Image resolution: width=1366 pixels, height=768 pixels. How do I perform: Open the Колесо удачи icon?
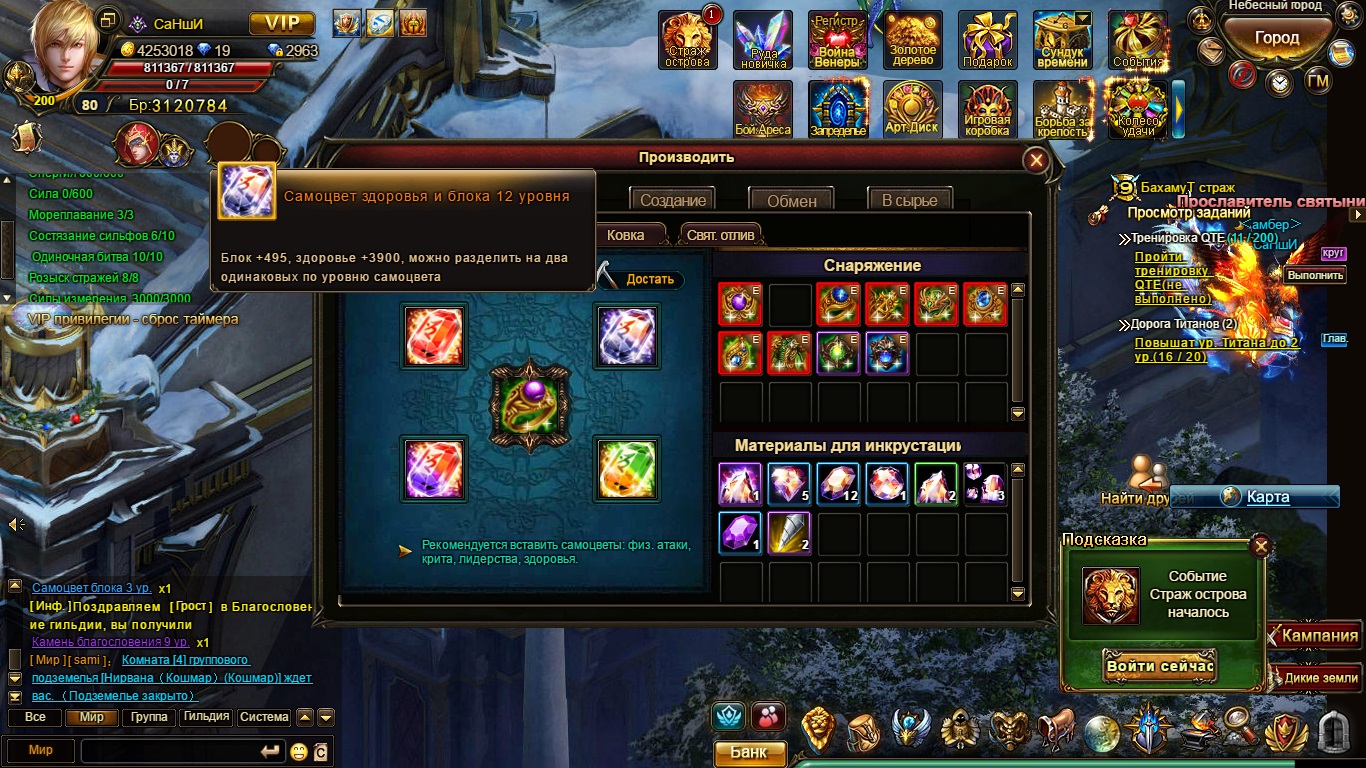(1137, 109)
